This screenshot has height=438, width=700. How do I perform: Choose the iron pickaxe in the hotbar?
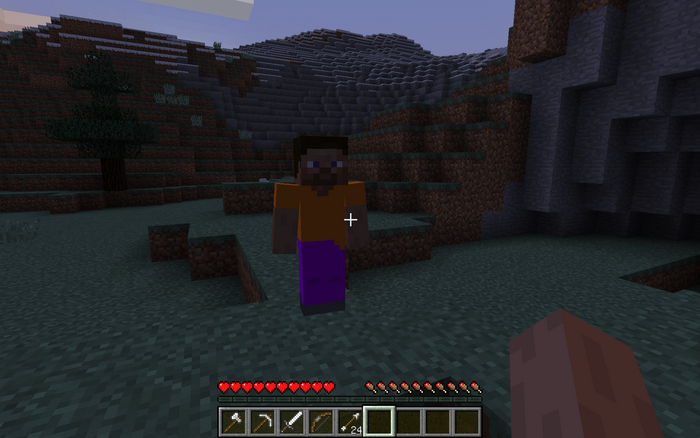click(x=262, y=421)
